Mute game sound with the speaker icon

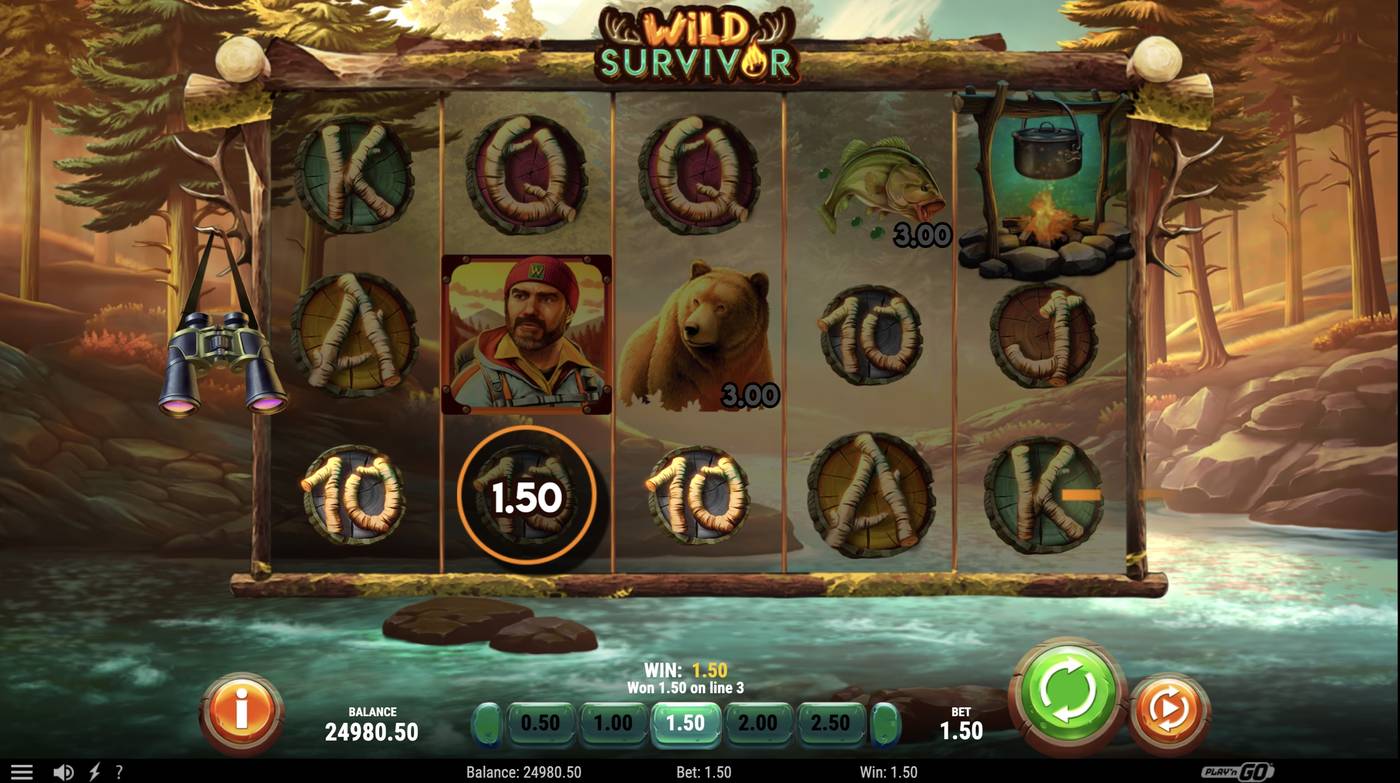[x=63, y=770]
